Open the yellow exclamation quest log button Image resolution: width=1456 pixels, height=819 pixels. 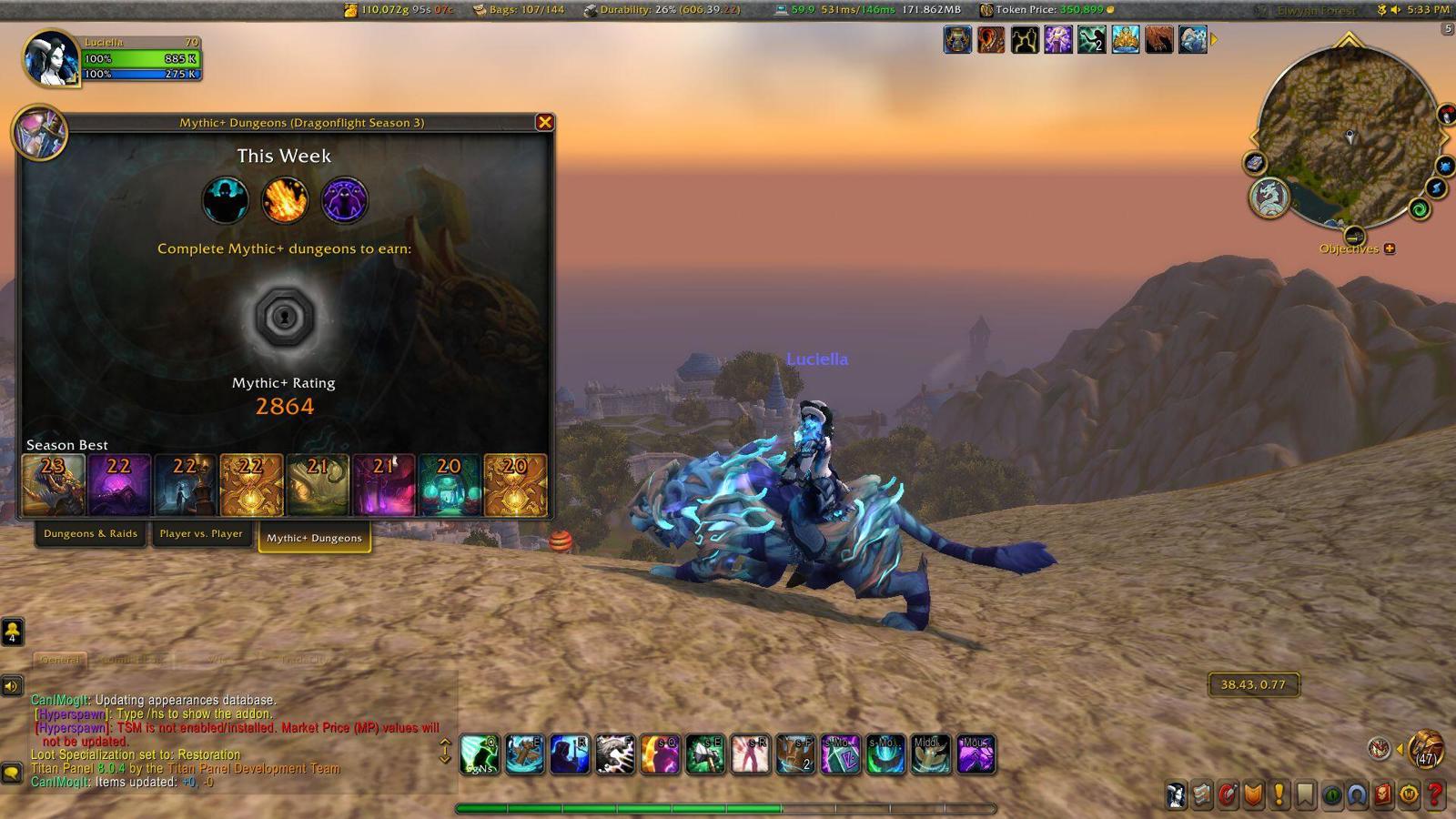(x=1279, y=795)
